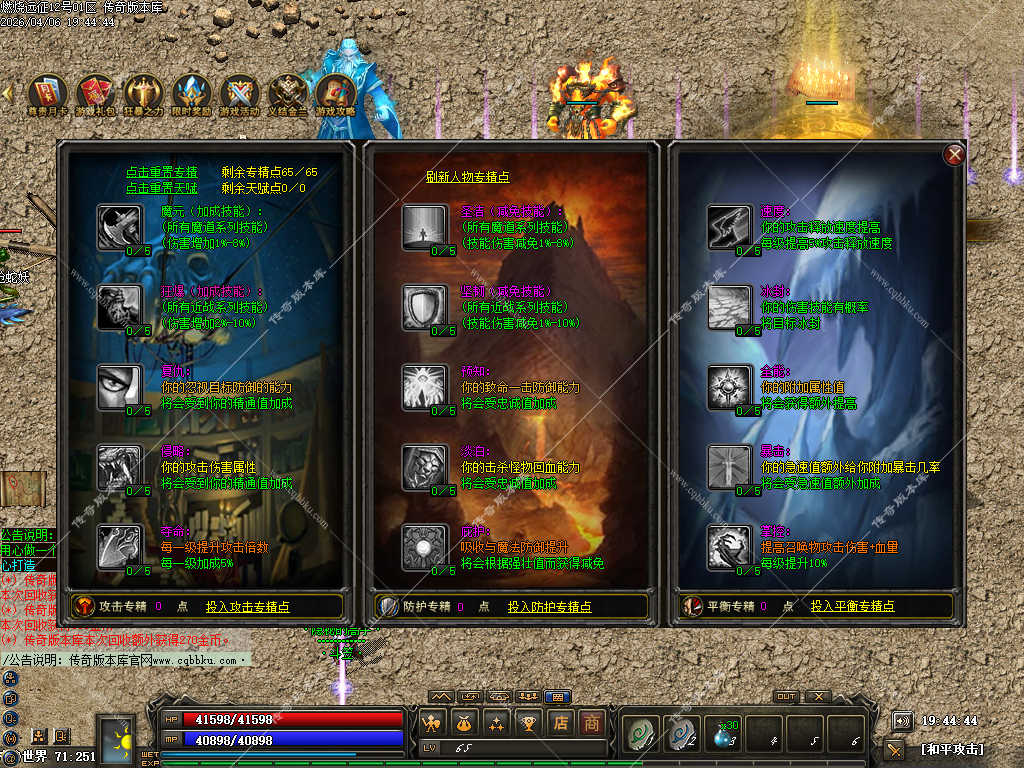Open the 游戏礼包 gift pack icon
Image resolution: width=1024 pixels, height=768 pixels.
point(96,95)
